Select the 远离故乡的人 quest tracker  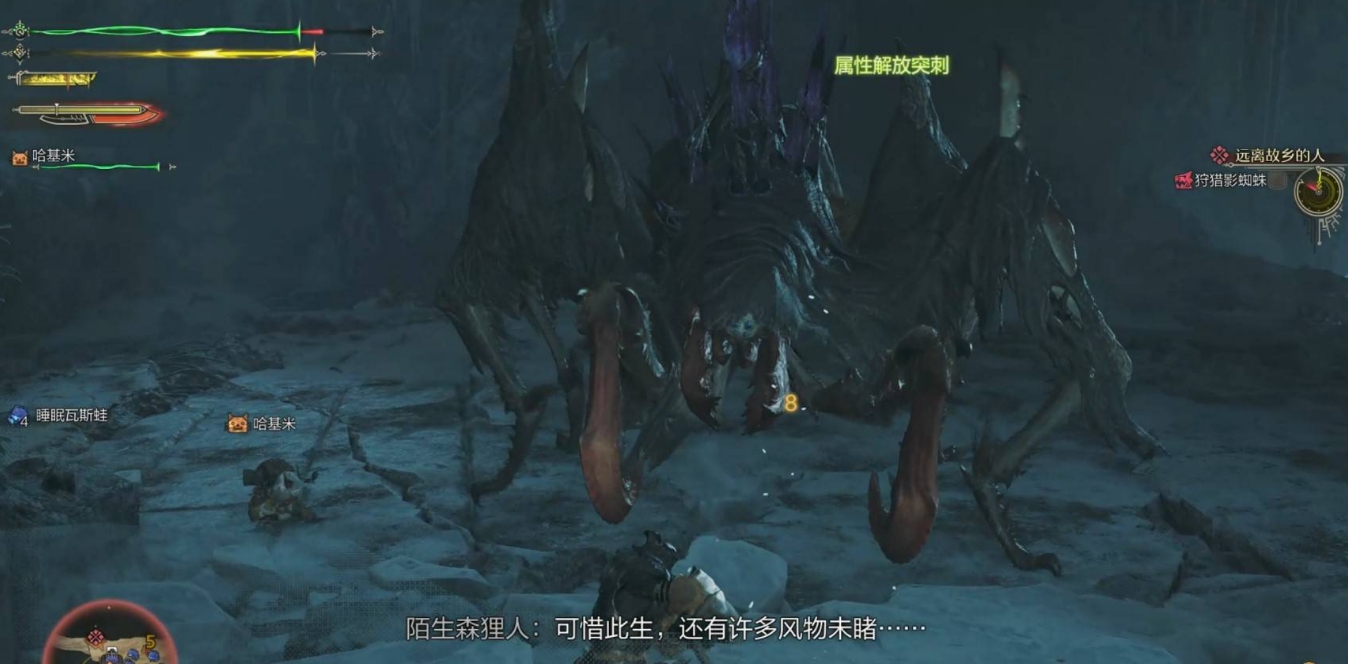pos(1278,155)
